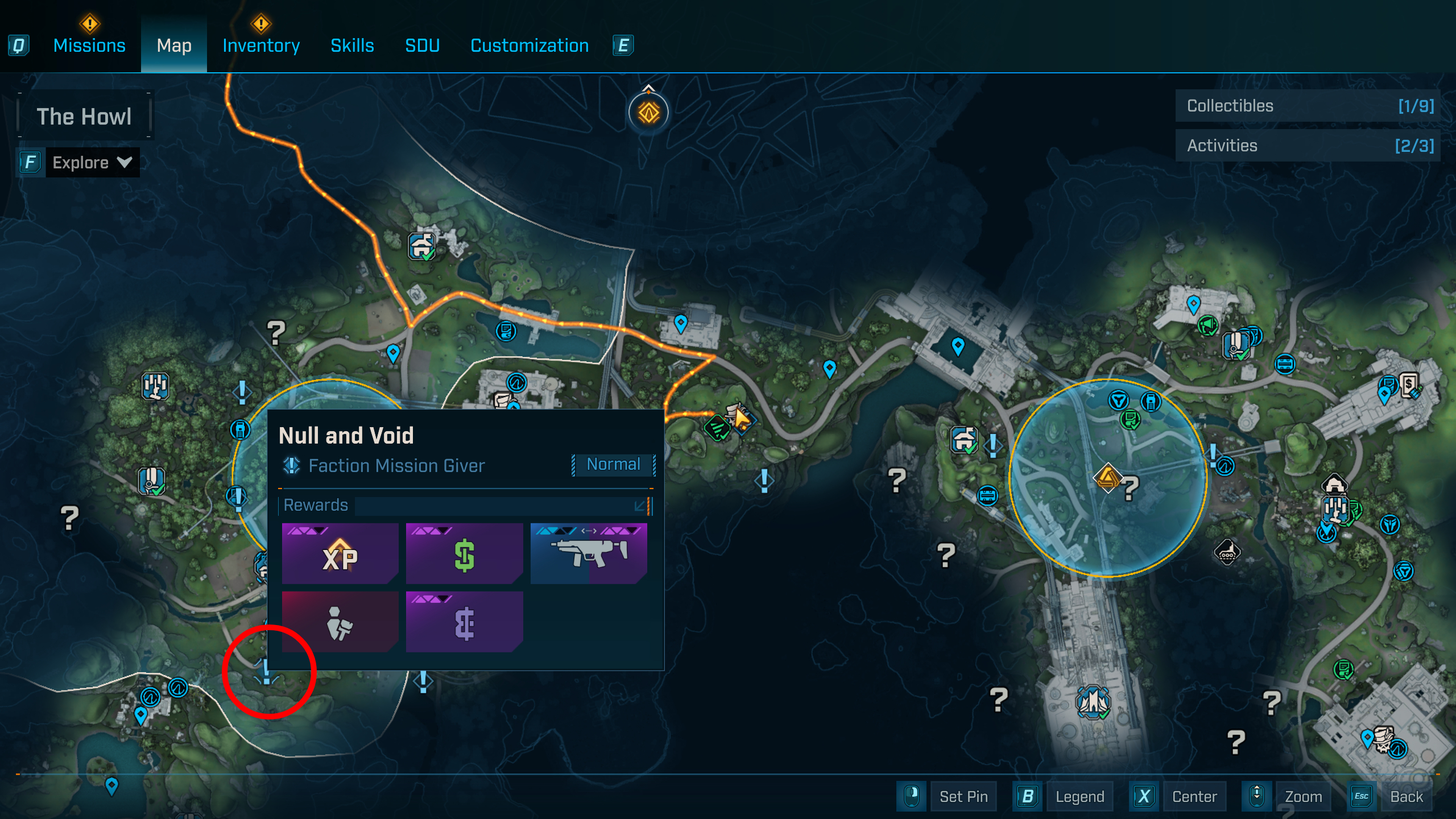Open the Customization tab
Image resolution: width=1456 pixels, height=819 pixels.
pos(530,45)
